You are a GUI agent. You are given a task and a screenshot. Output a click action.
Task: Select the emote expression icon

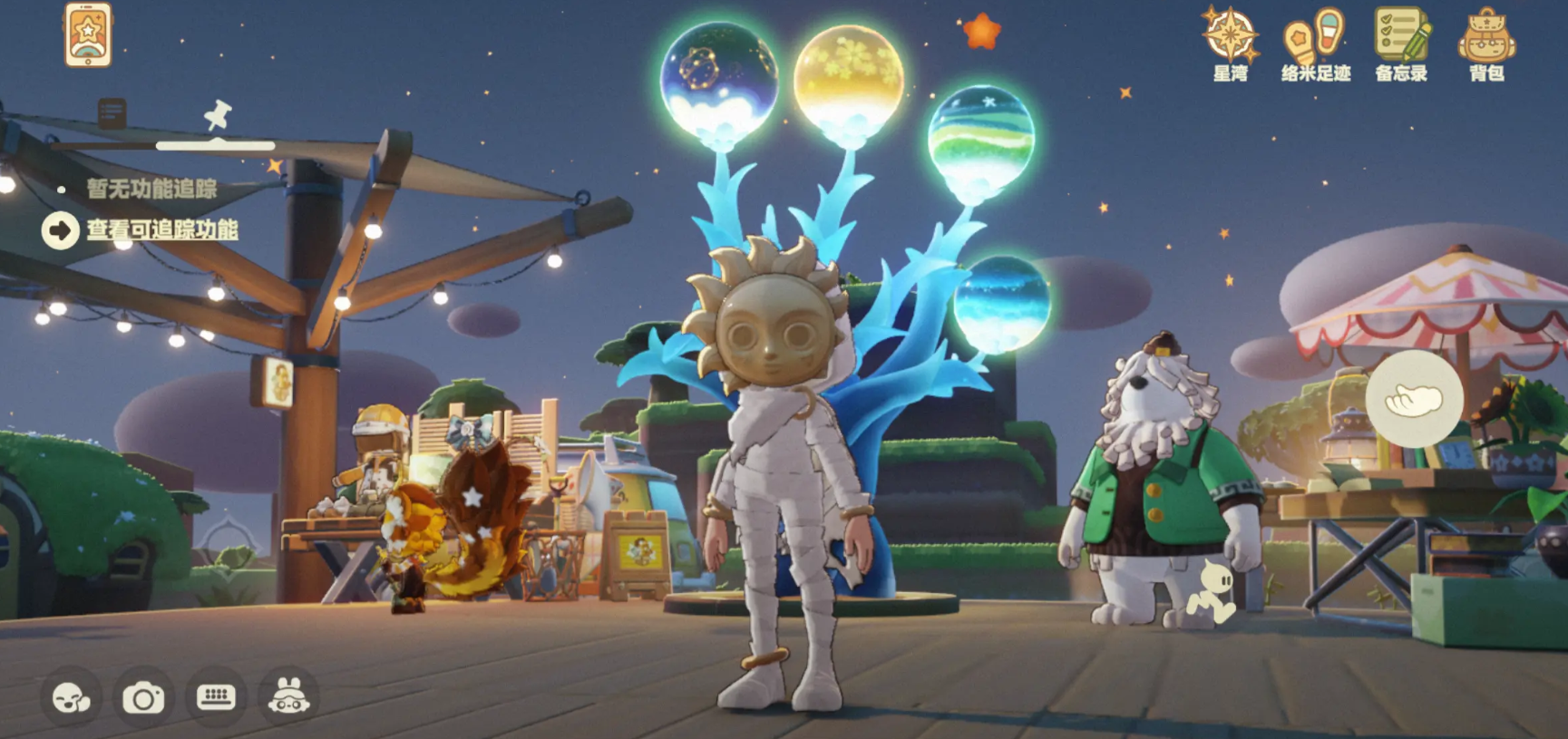pos(71,695)
